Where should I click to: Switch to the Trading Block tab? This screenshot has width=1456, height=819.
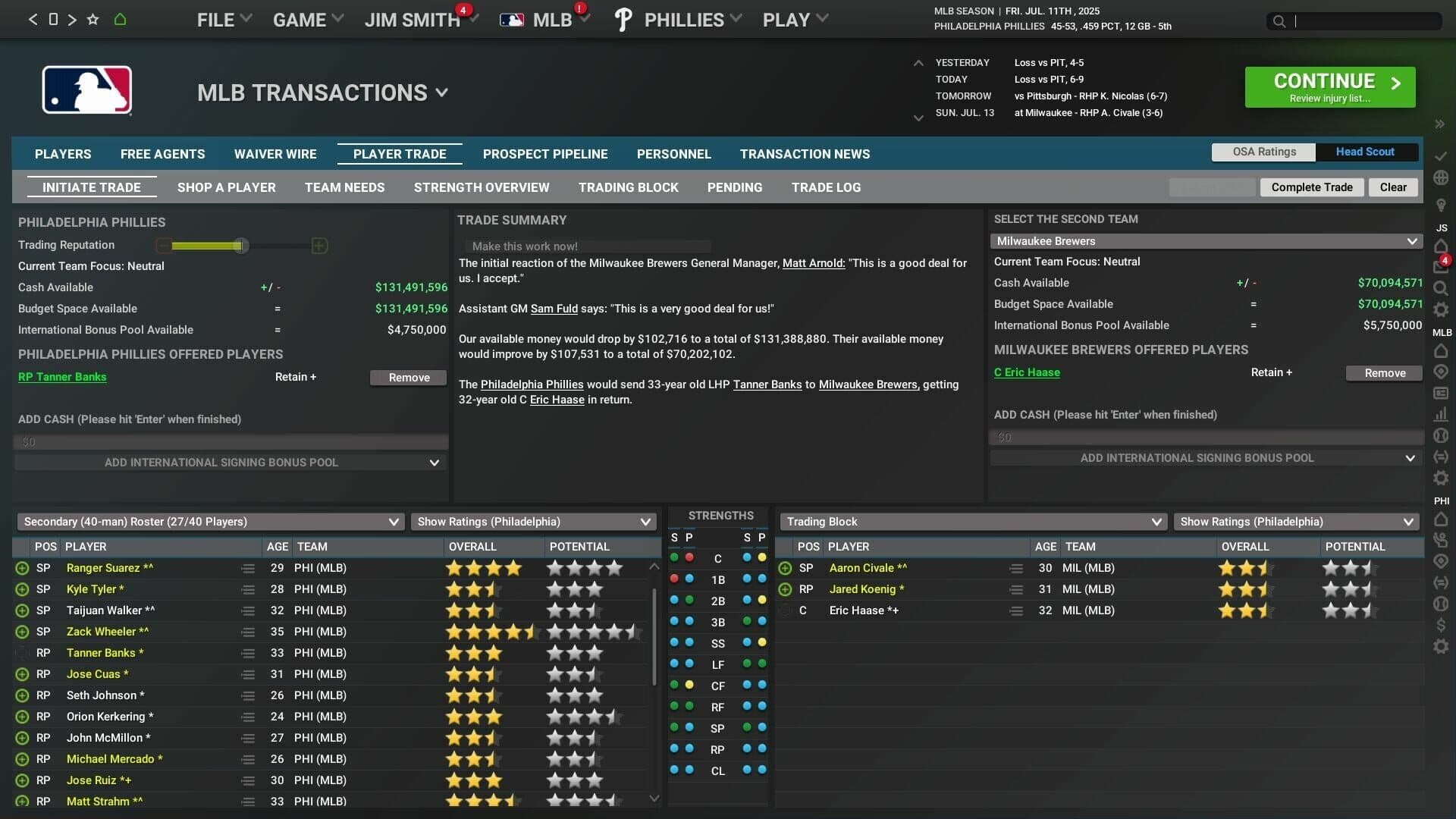point(628,187)
